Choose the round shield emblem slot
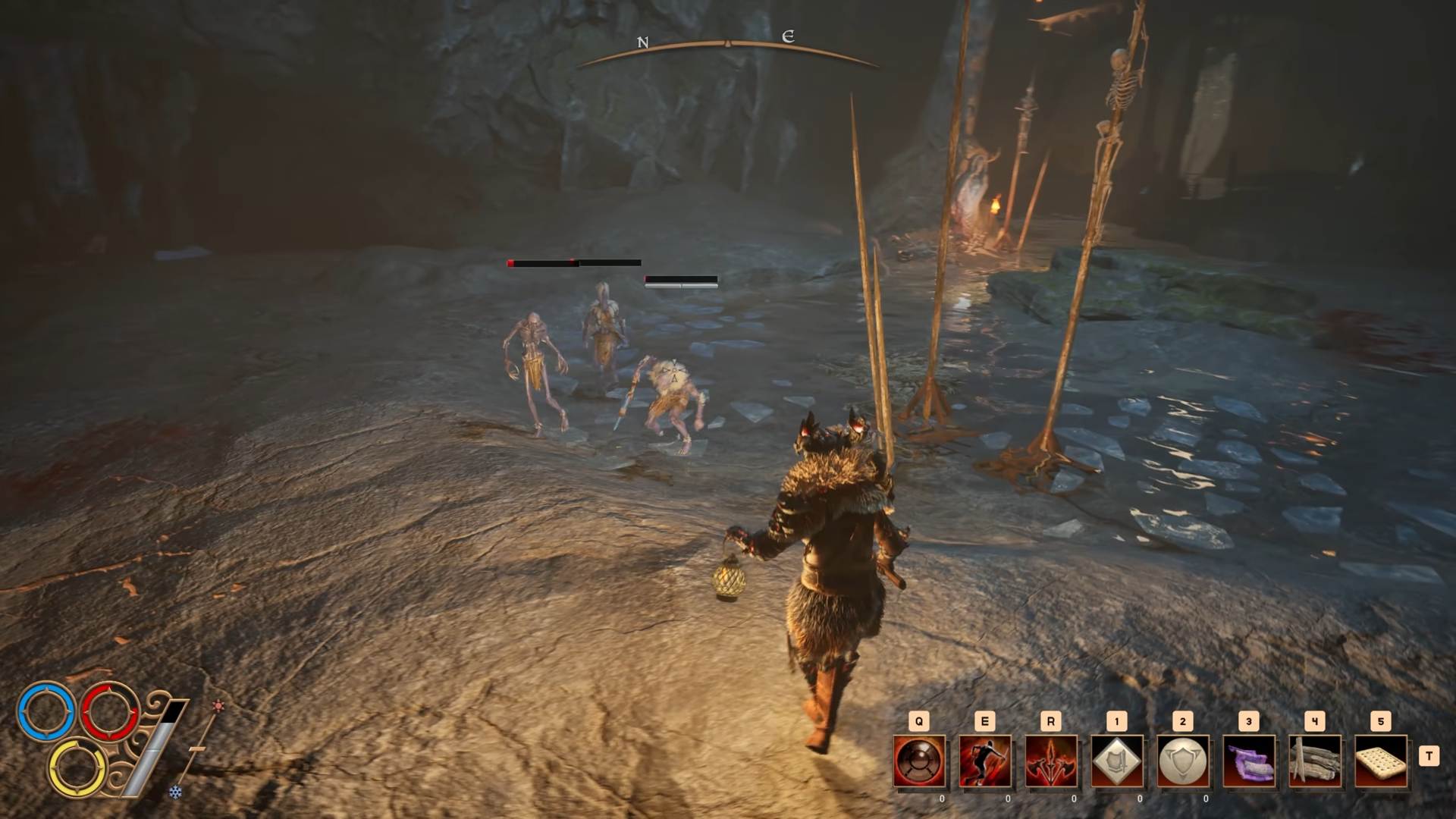 1183,761
